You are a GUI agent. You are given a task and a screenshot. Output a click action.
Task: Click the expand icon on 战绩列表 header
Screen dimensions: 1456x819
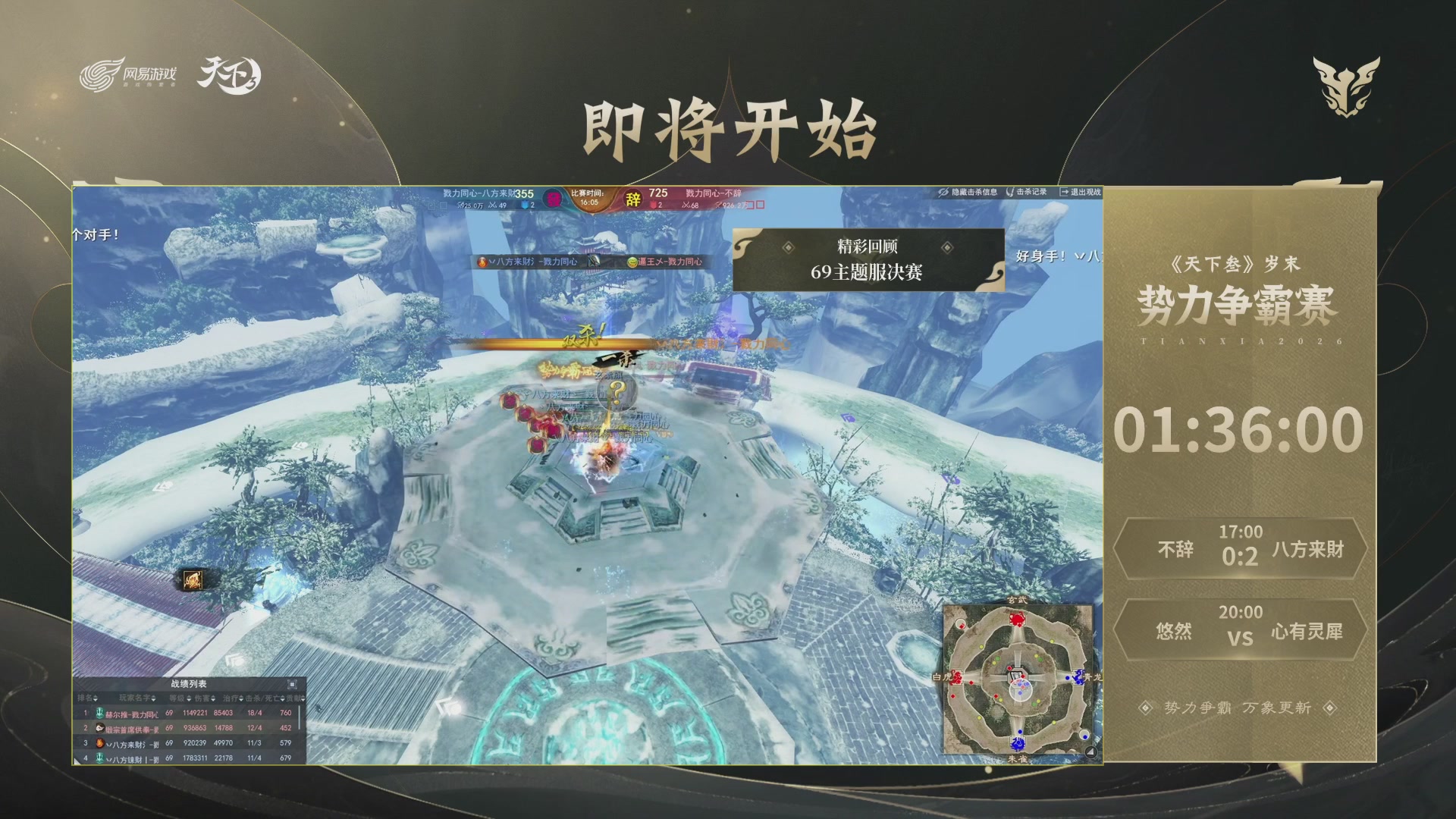293,684
